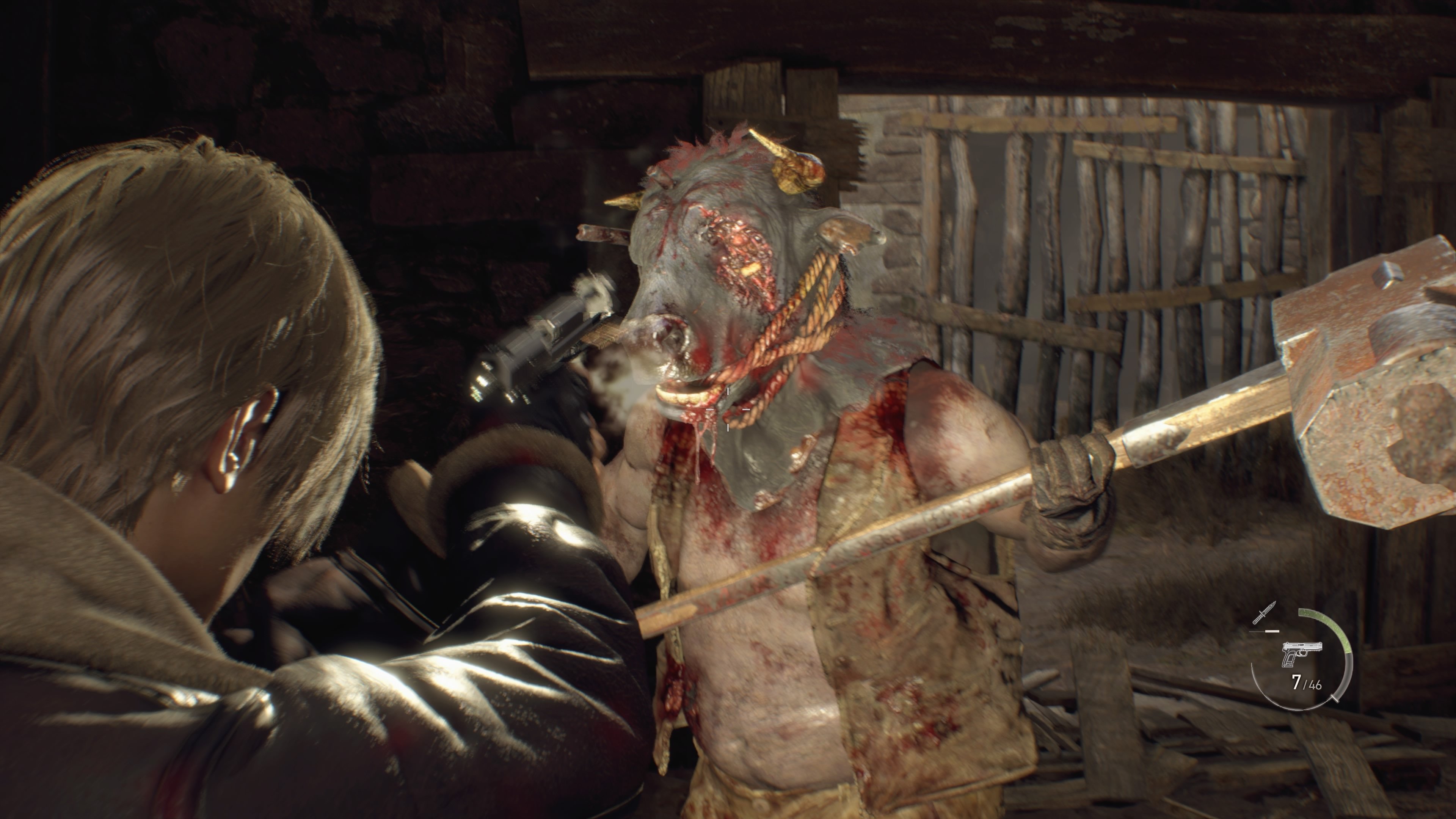Click the knife durability dash beside the knife icon
The width and height of the screenshot is (1456, 819).
tap(1272, 631)
